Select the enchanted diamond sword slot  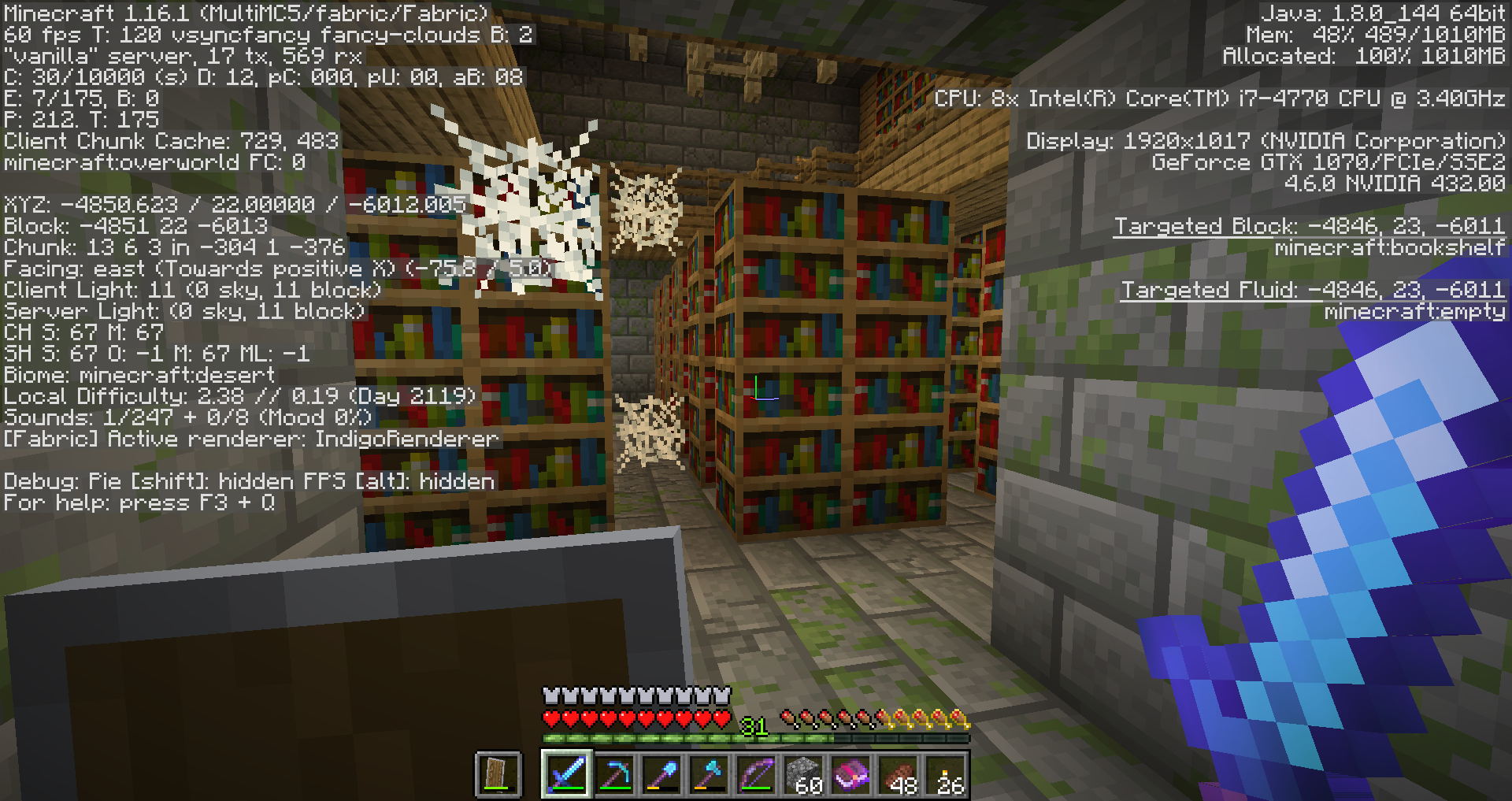click(x=566, y=773)
